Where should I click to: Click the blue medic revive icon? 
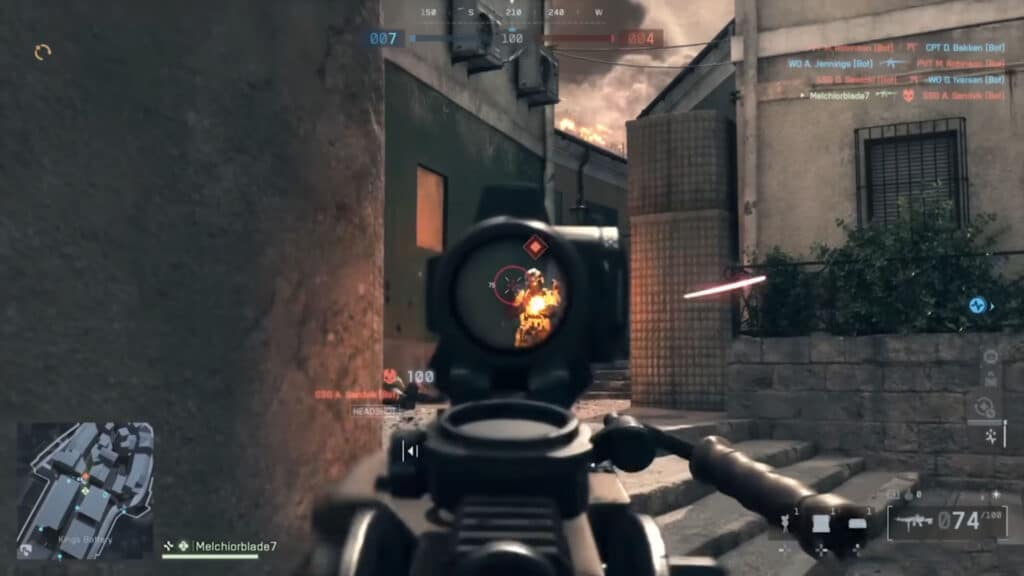point(978,305)
